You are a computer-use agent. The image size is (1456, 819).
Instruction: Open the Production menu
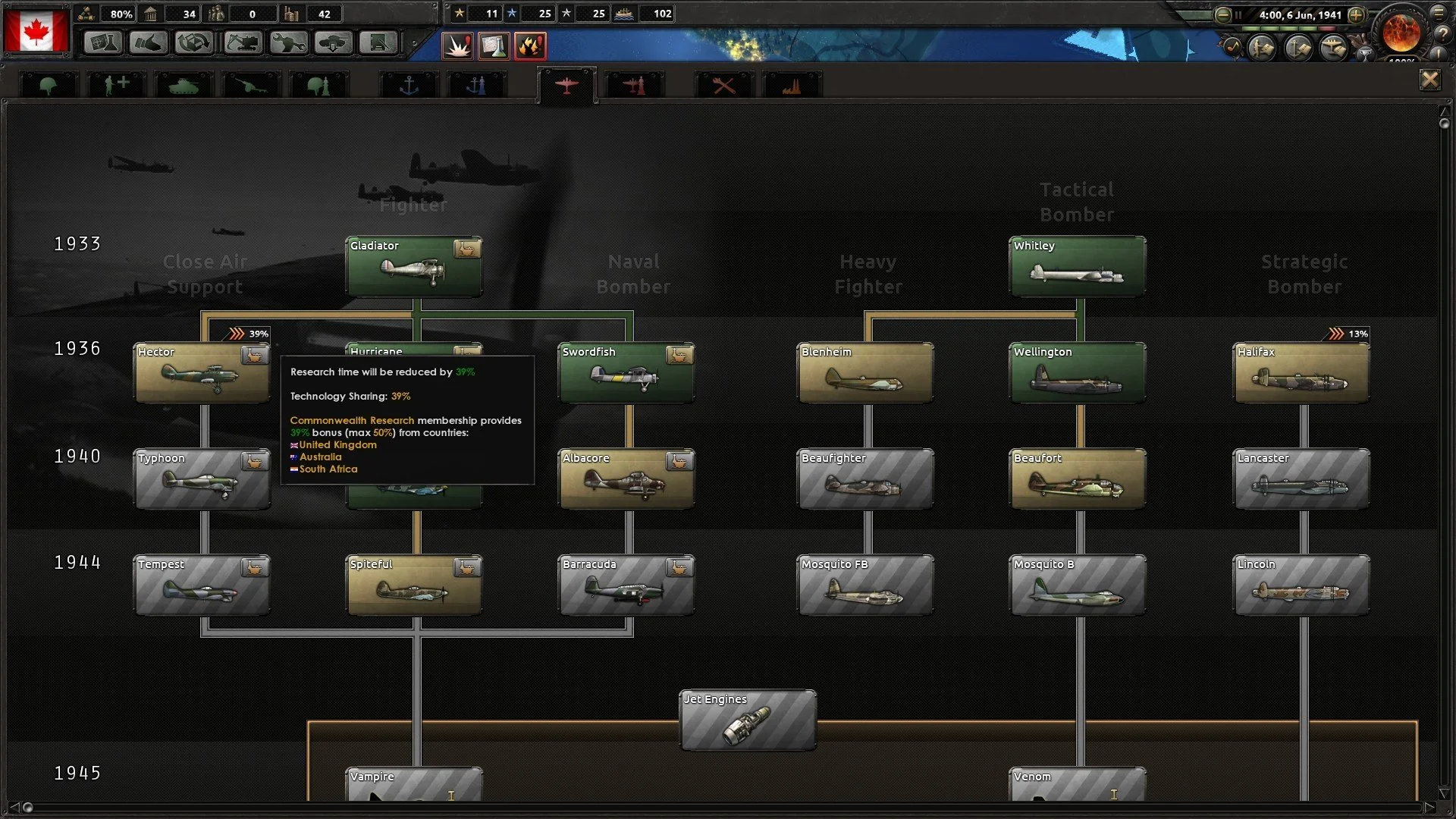click(288, 44)
